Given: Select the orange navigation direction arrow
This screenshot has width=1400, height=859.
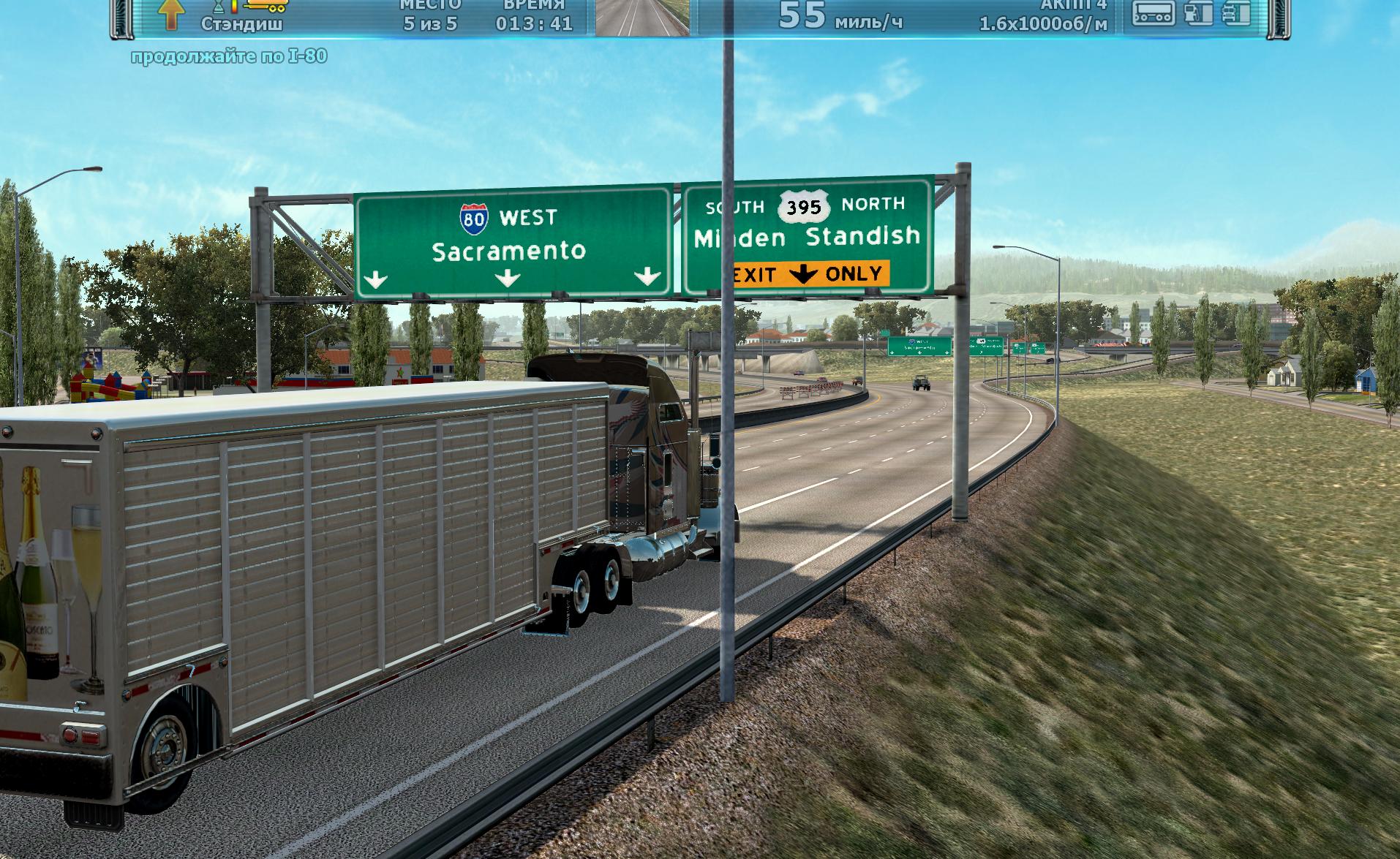Looking at the screenshot, I should pyautogui.click(x=170, y=14).
